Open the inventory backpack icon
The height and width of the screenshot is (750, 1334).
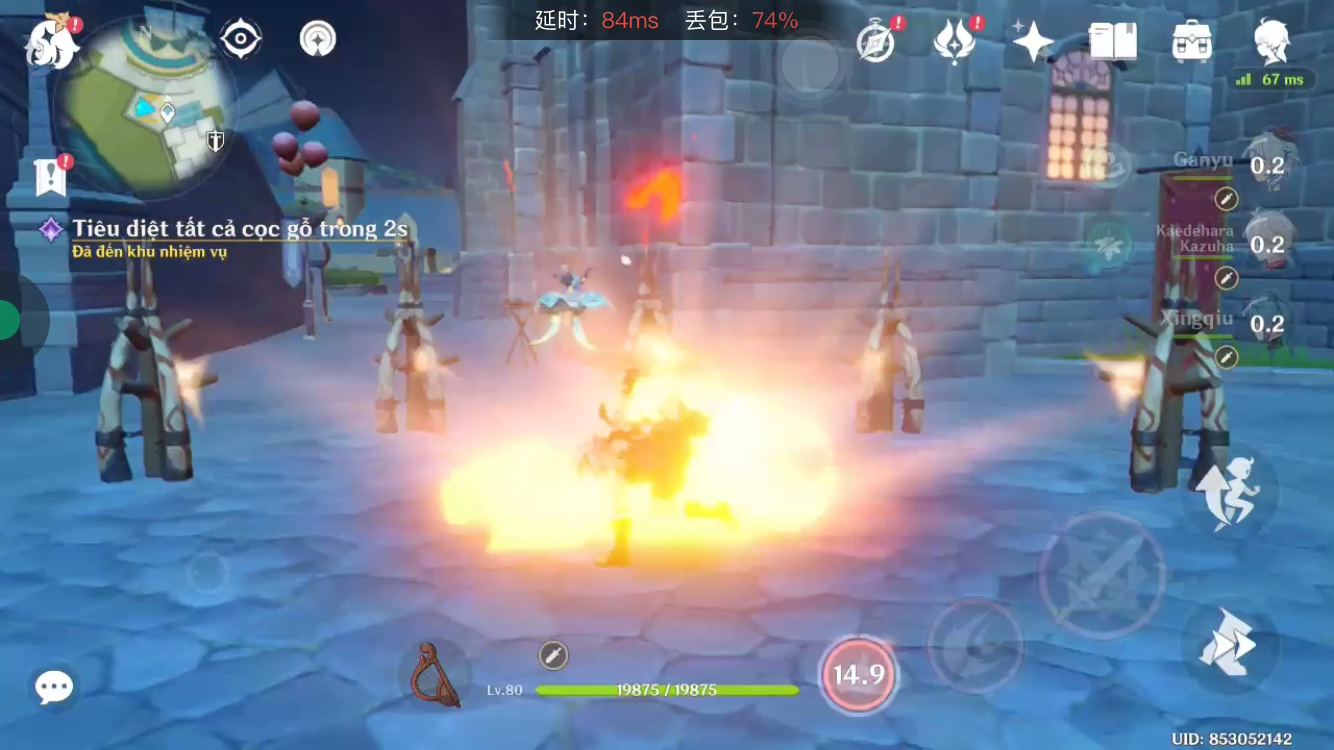1192,40
